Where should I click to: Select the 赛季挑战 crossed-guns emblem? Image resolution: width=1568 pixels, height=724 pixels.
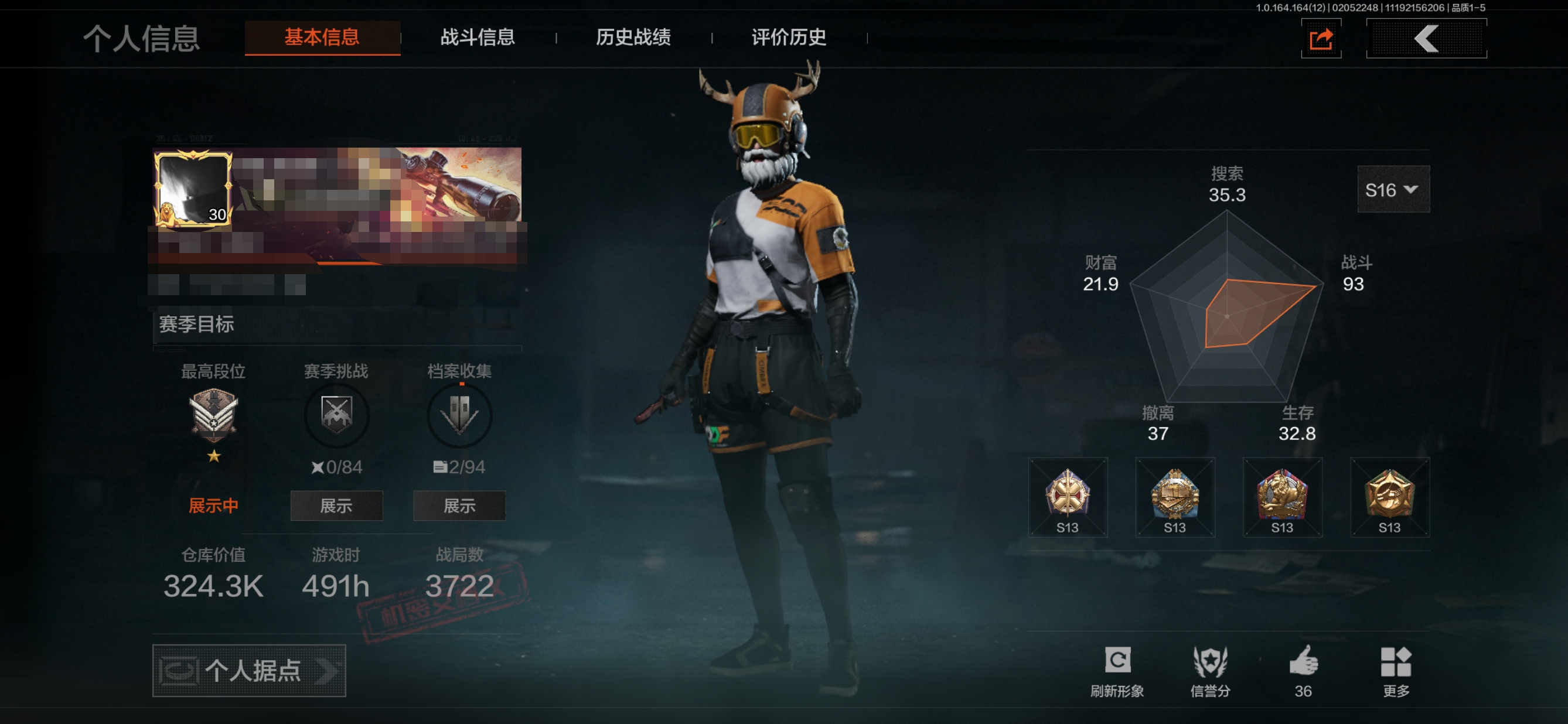pos(336,415)
